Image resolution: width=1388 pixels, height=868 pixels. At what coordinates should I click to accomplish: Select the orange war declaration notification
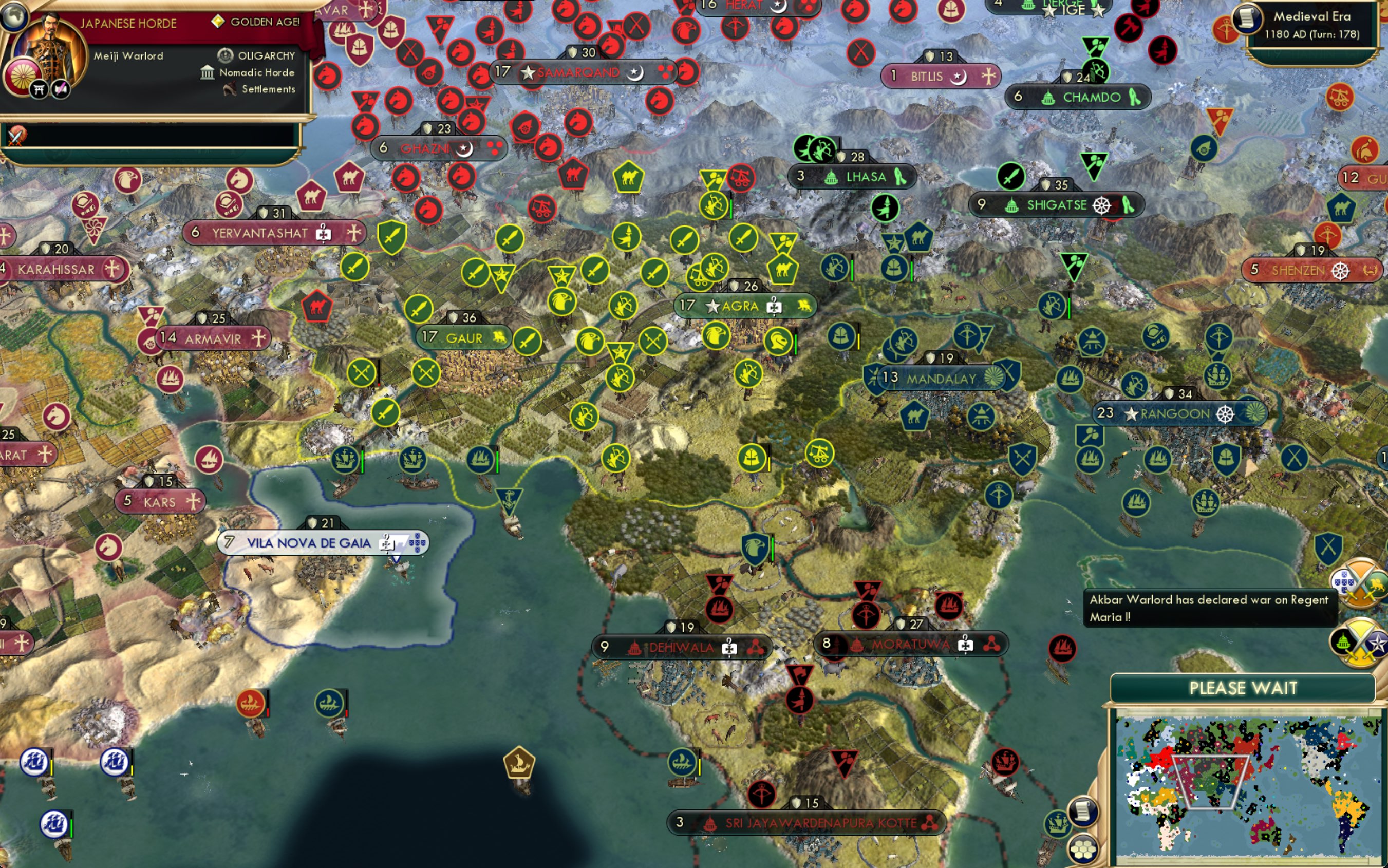click(x=1359, y=583)
